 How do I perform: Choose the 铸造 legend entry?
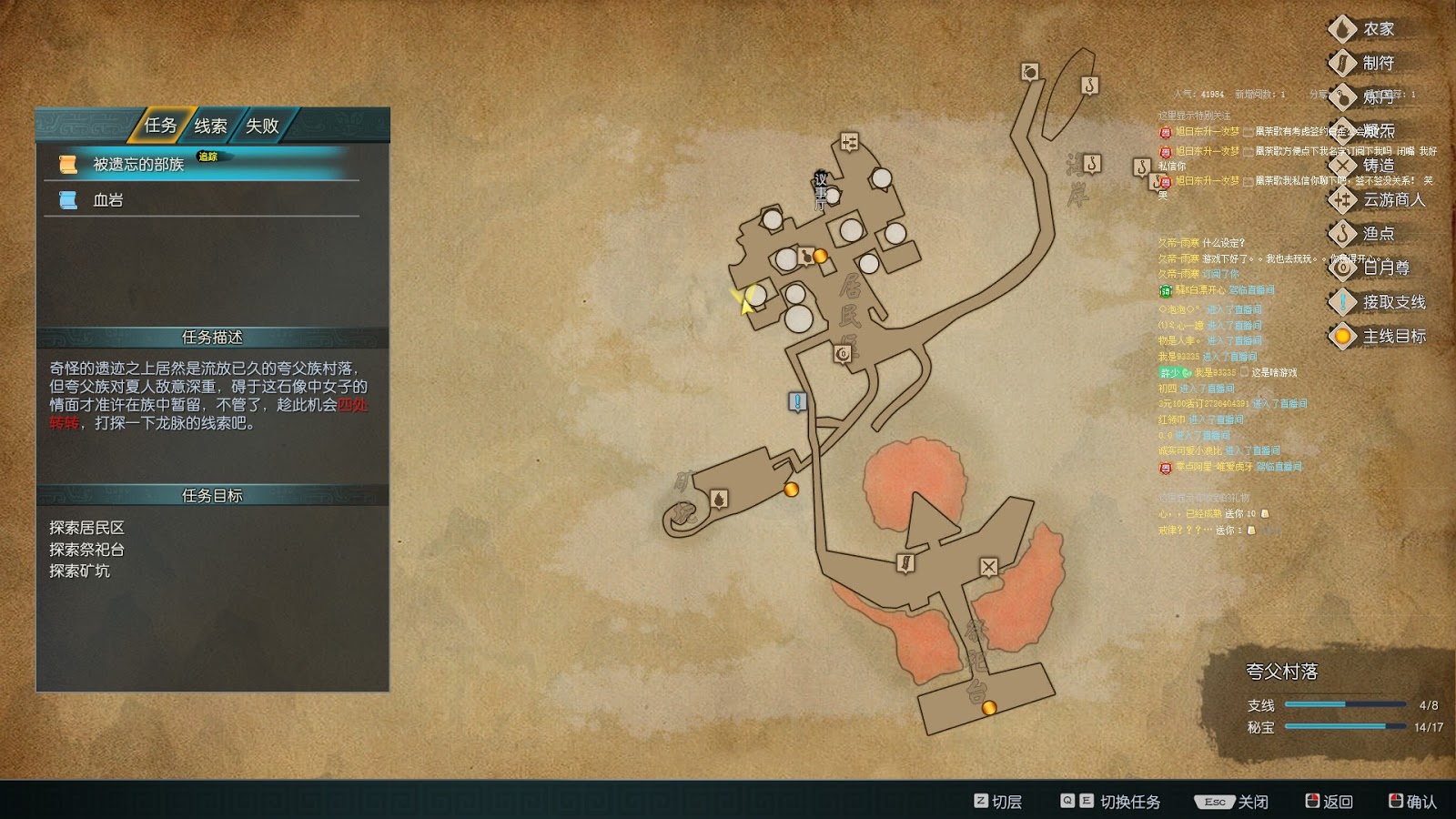tap(1378, 165)
